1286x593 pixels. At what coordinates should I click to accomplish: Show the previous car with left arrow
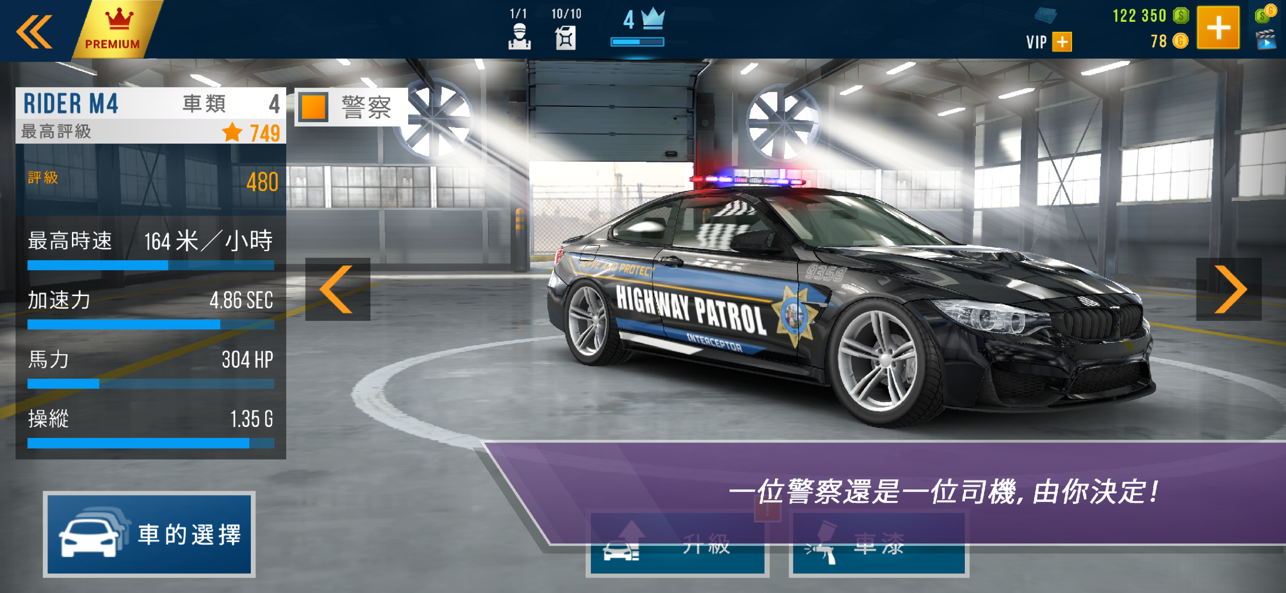[337, 290]
